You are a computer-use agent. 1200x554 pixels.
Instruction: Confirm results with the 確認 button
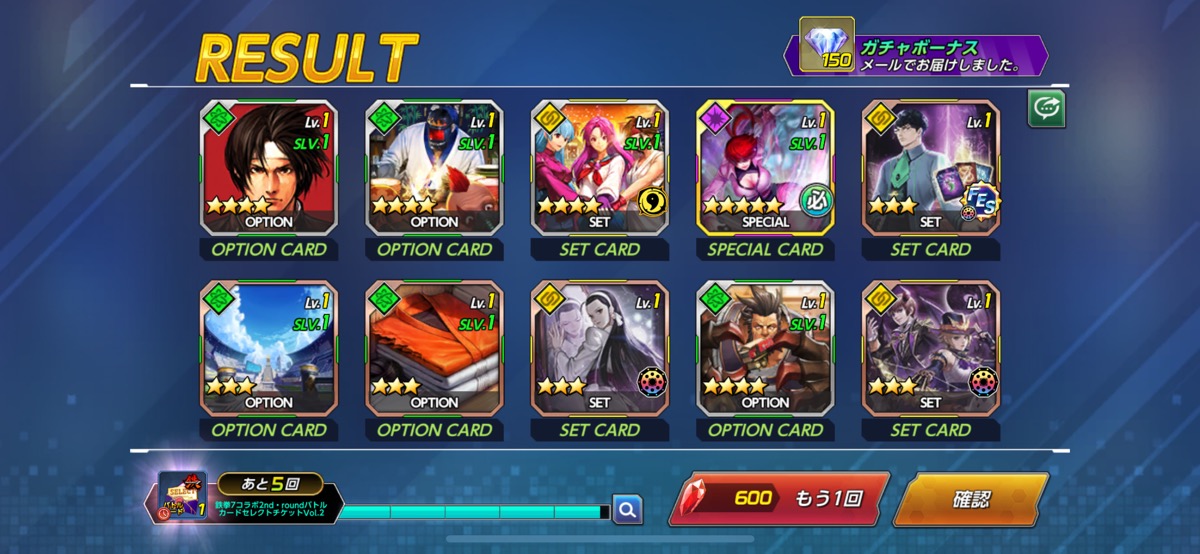(x=970, y=499)
